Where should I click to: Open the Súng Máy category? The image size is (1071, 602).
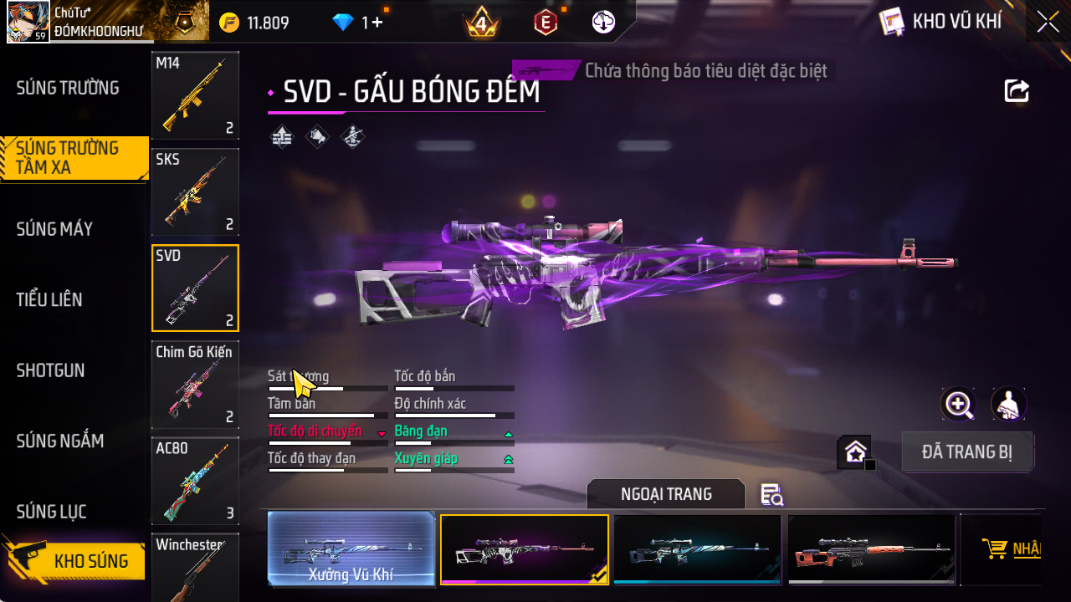(55, 229)
